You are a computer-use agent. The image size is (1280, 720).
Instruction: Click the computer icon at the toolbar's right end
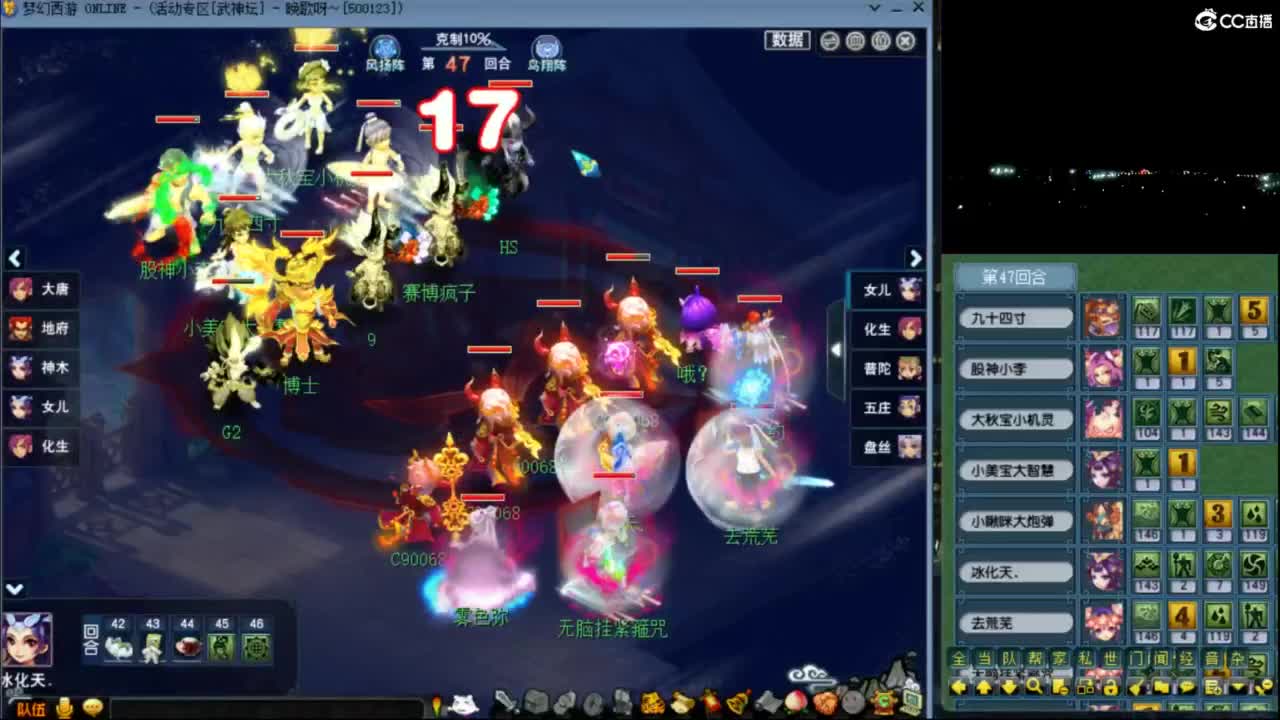point(911,703)
